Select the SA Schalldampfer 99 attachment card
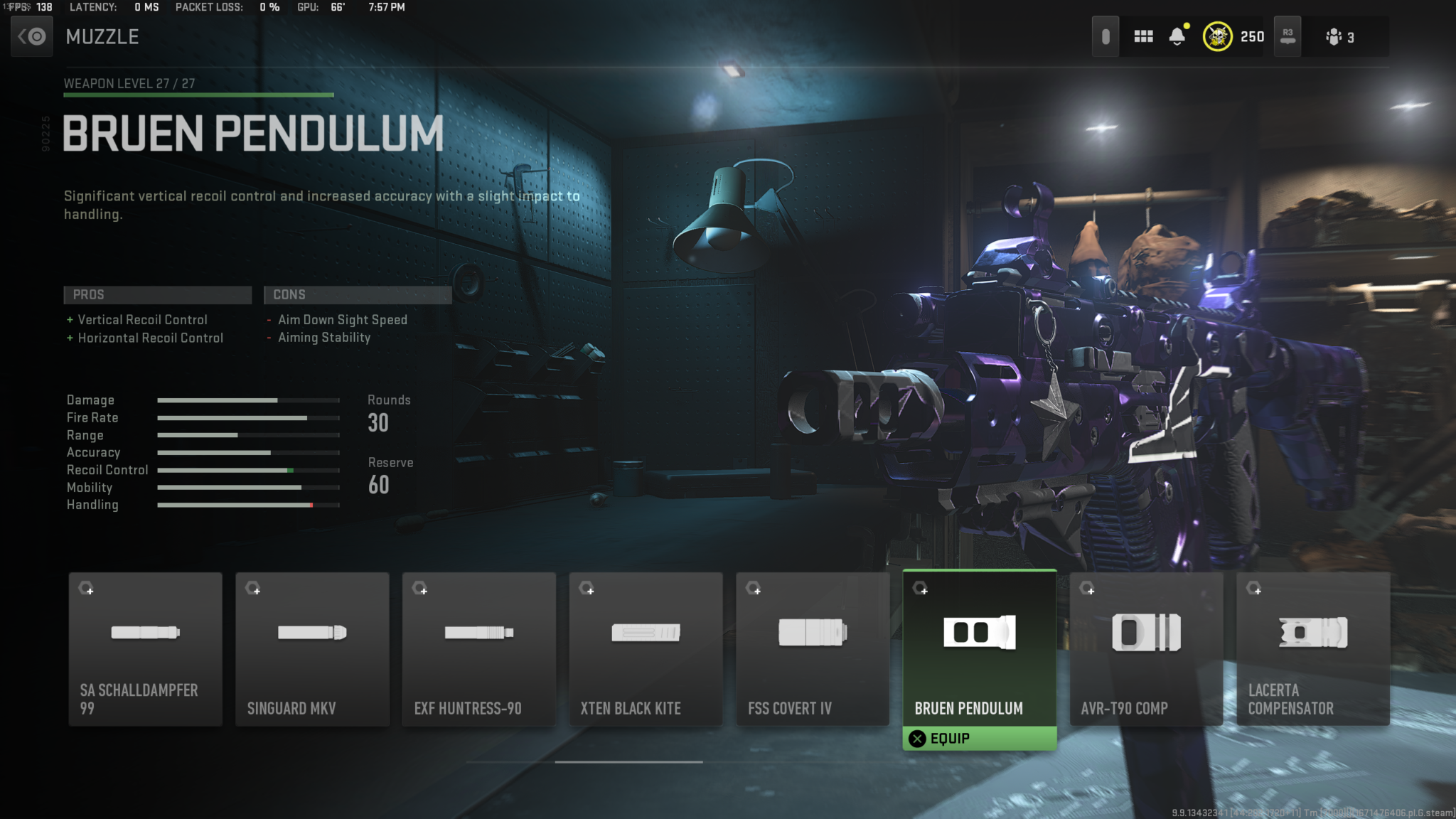1456x819 pixels. coord(145,648)
